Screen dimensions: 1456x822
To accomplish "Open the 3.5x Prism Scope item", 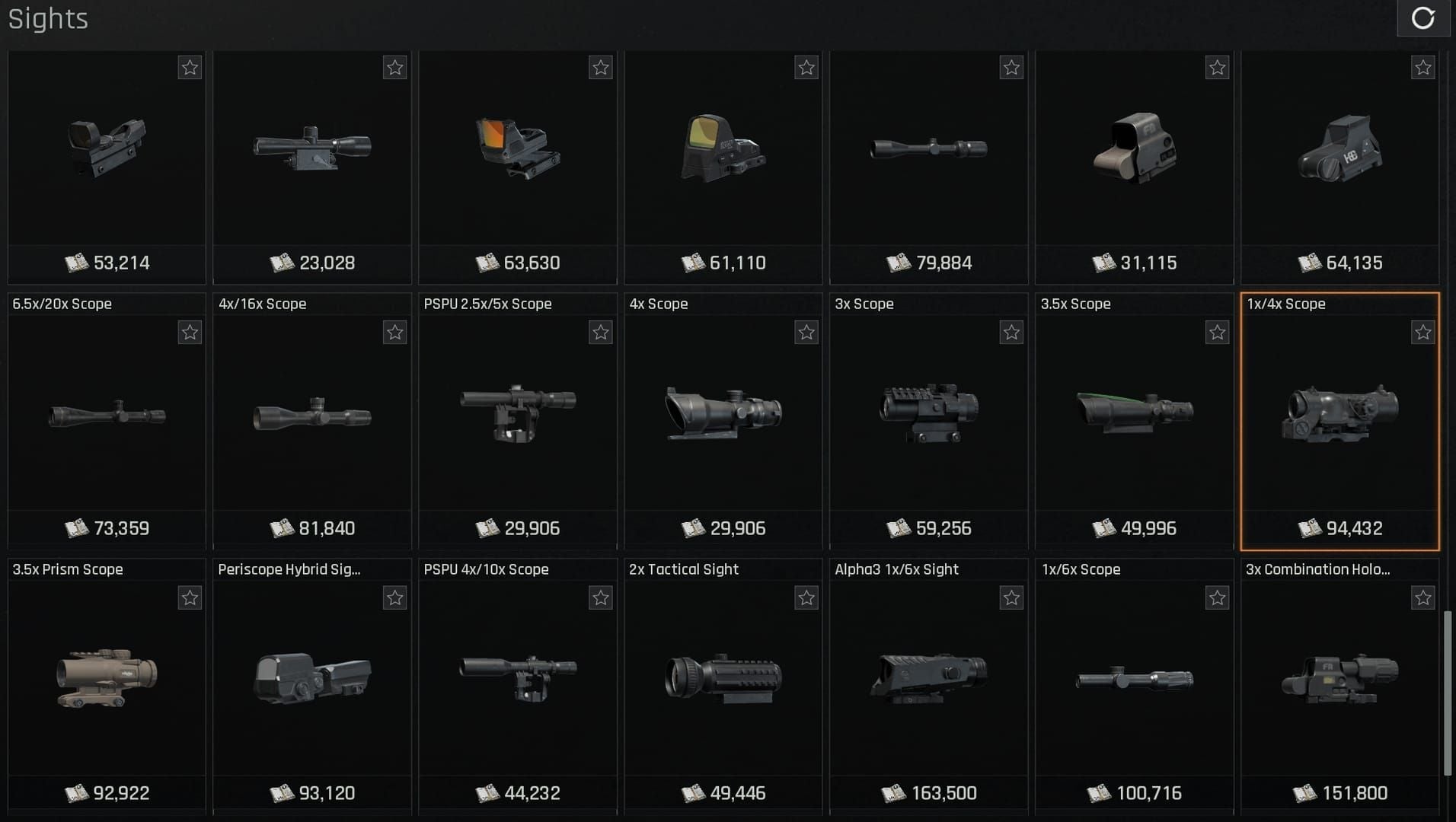I will pos(107,679).
